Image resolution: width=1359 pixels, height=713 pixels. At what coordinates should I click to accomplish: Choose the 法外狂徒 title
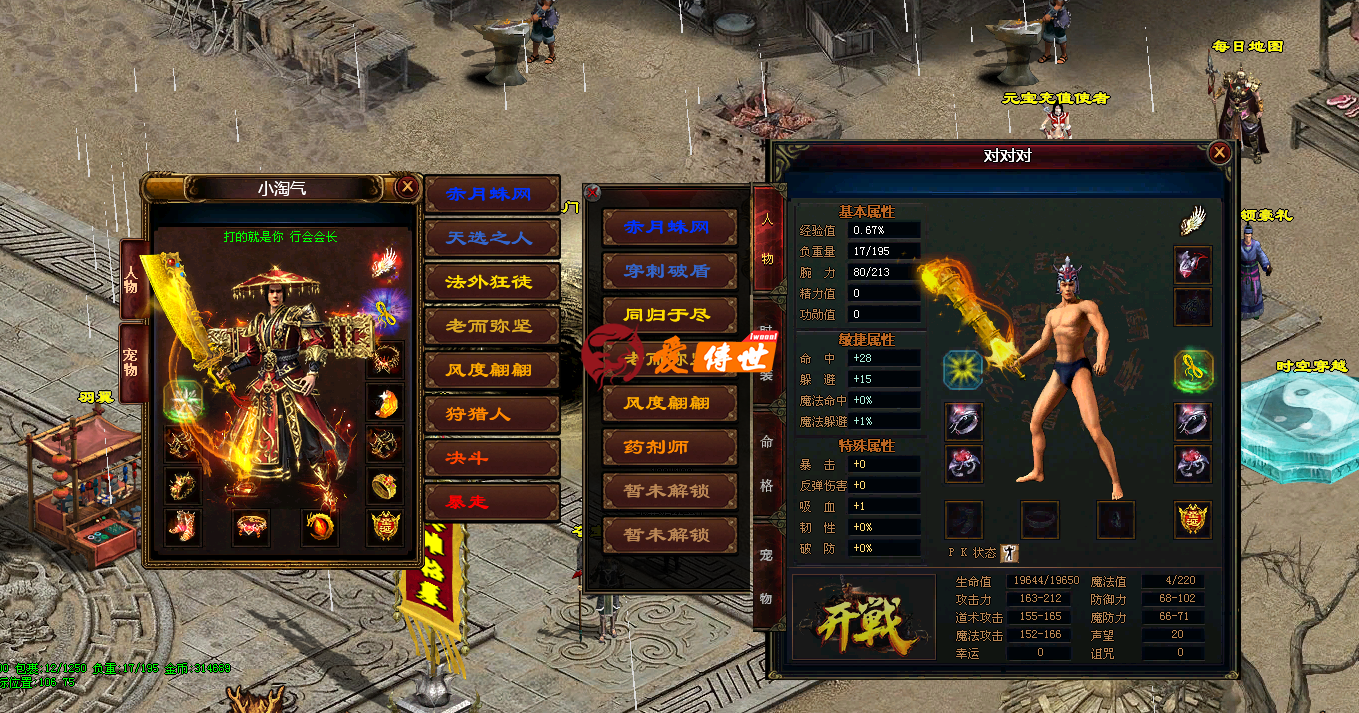(491, 282)
